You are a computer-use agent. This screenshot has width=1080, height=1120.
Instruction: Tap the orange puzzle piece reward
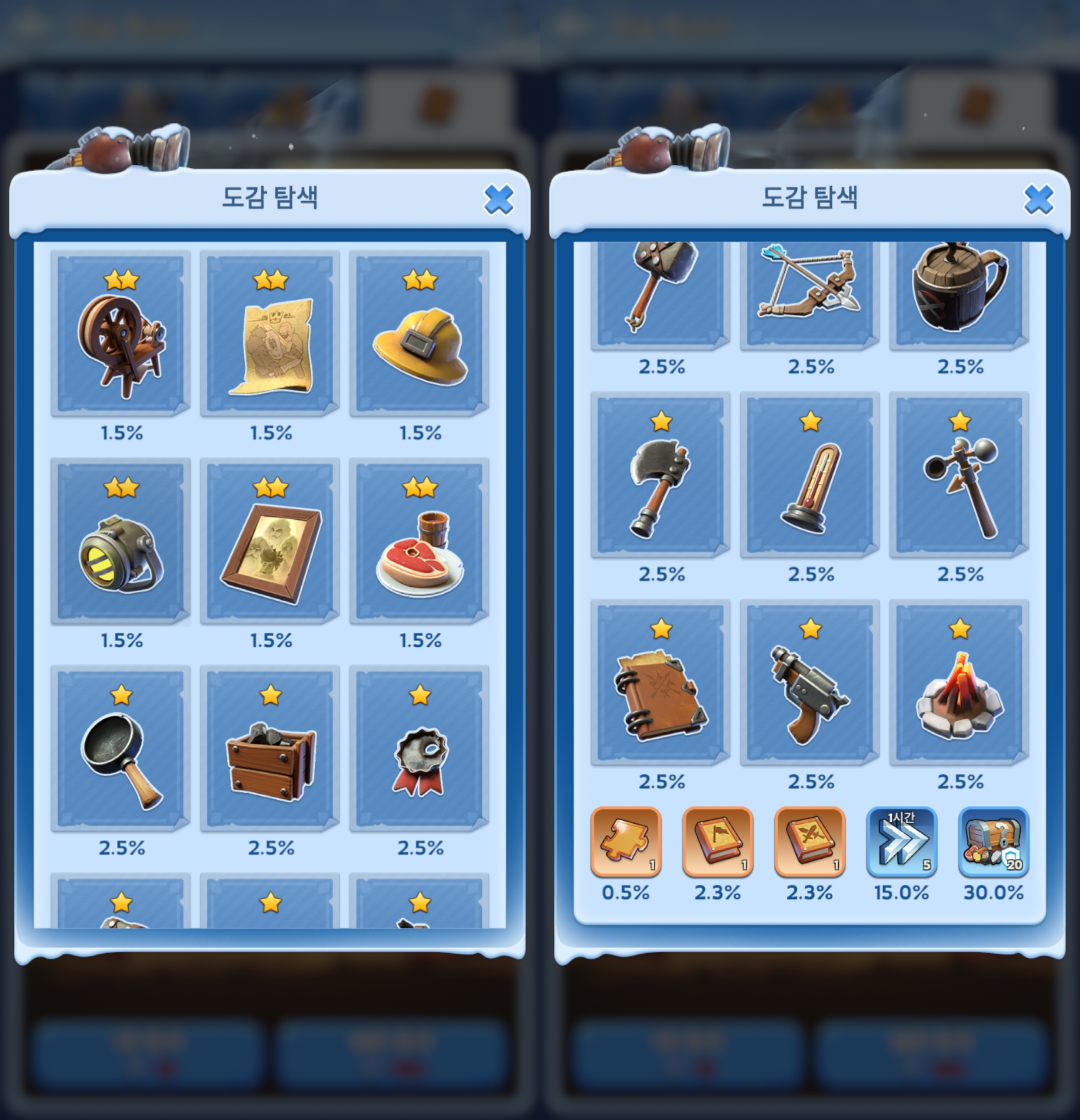pyautogui.click(x=626, y=842)
